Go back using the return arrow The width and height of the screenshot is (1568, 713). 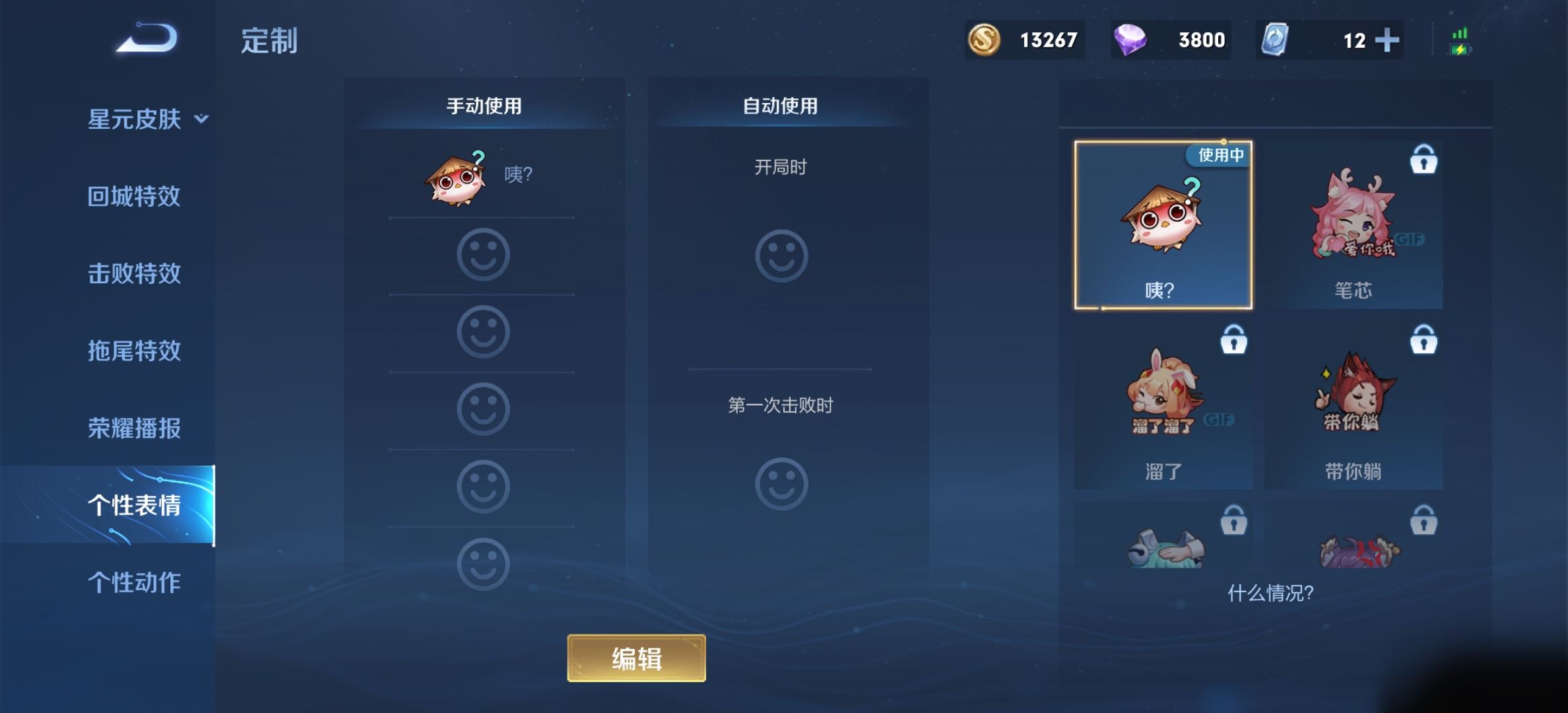point(147,38)
